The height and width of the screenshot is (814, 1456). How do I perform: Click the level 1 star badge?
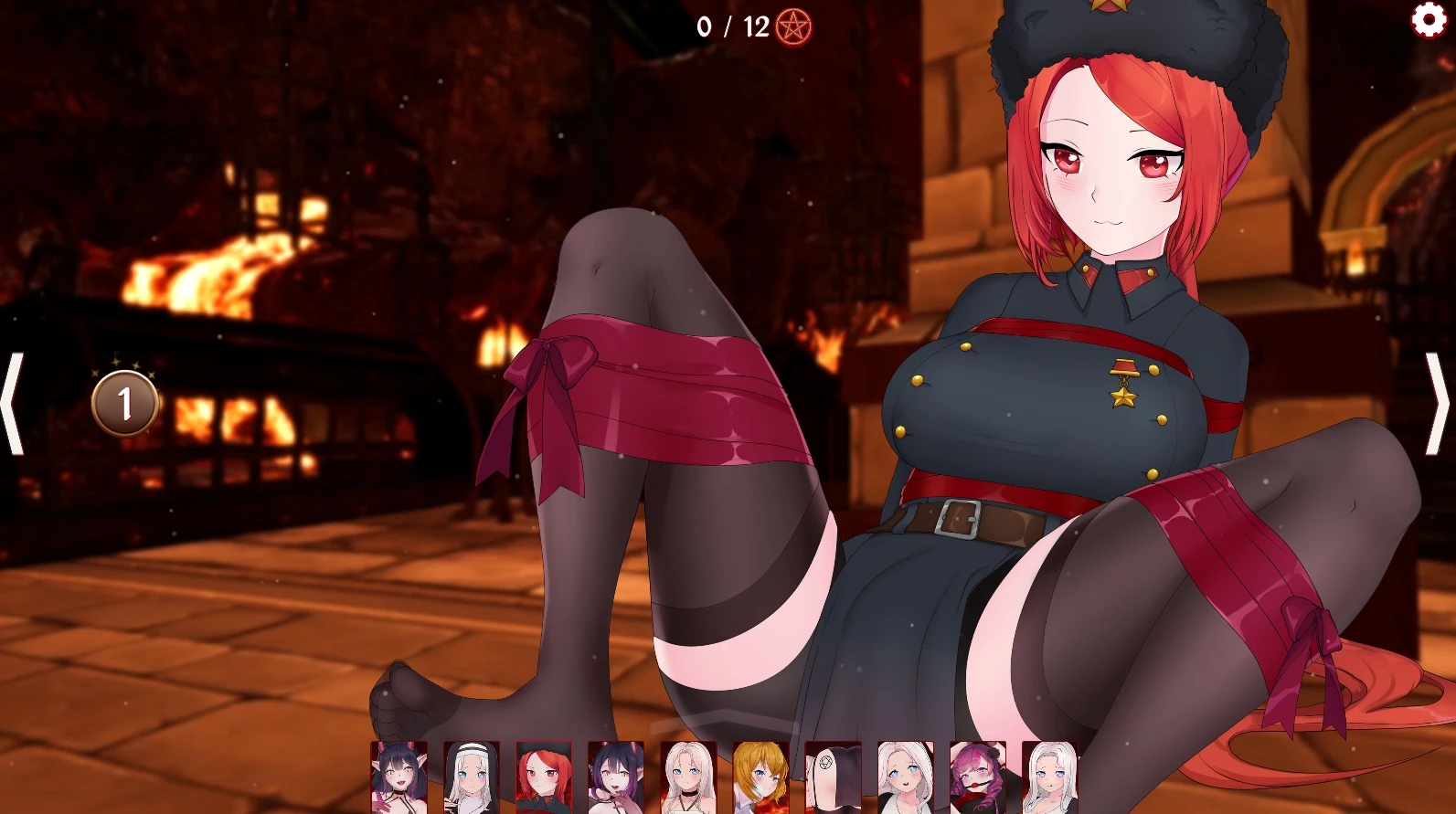click(125, 403)
